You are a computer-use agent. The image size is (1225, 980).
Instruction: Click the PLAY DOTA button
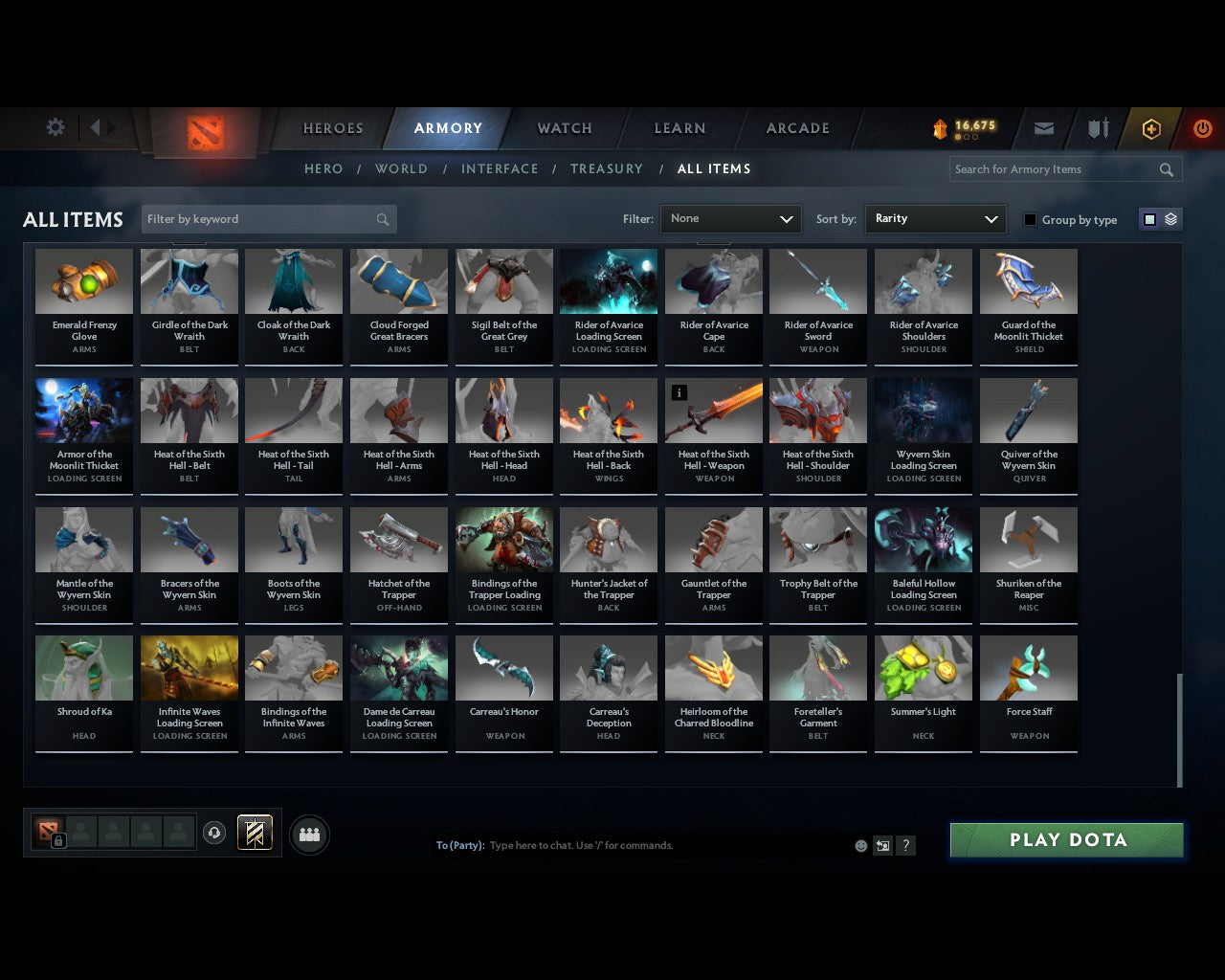1066,839
